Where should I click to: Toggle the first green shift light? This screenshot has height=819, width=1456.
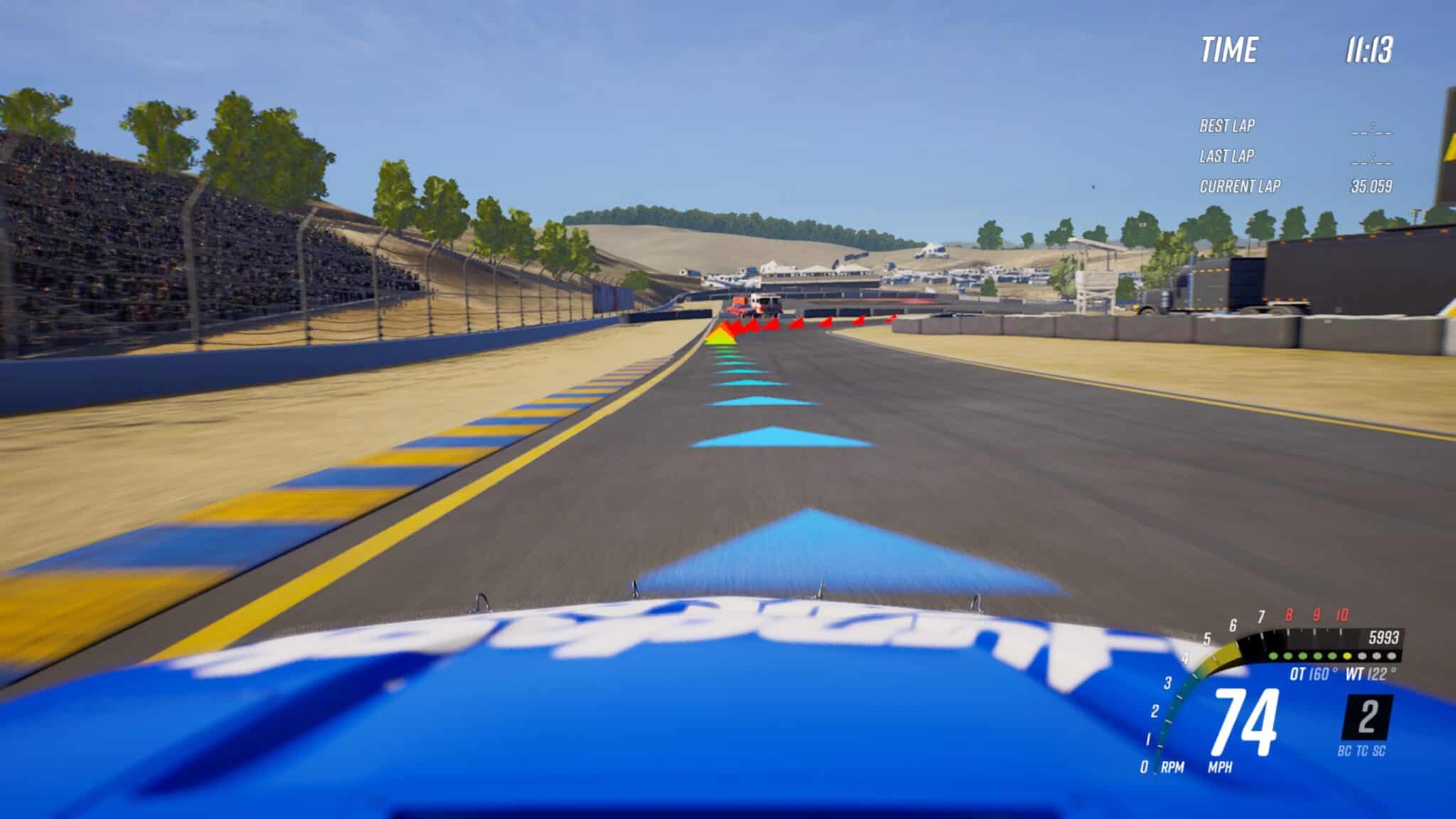[1273, 656]
